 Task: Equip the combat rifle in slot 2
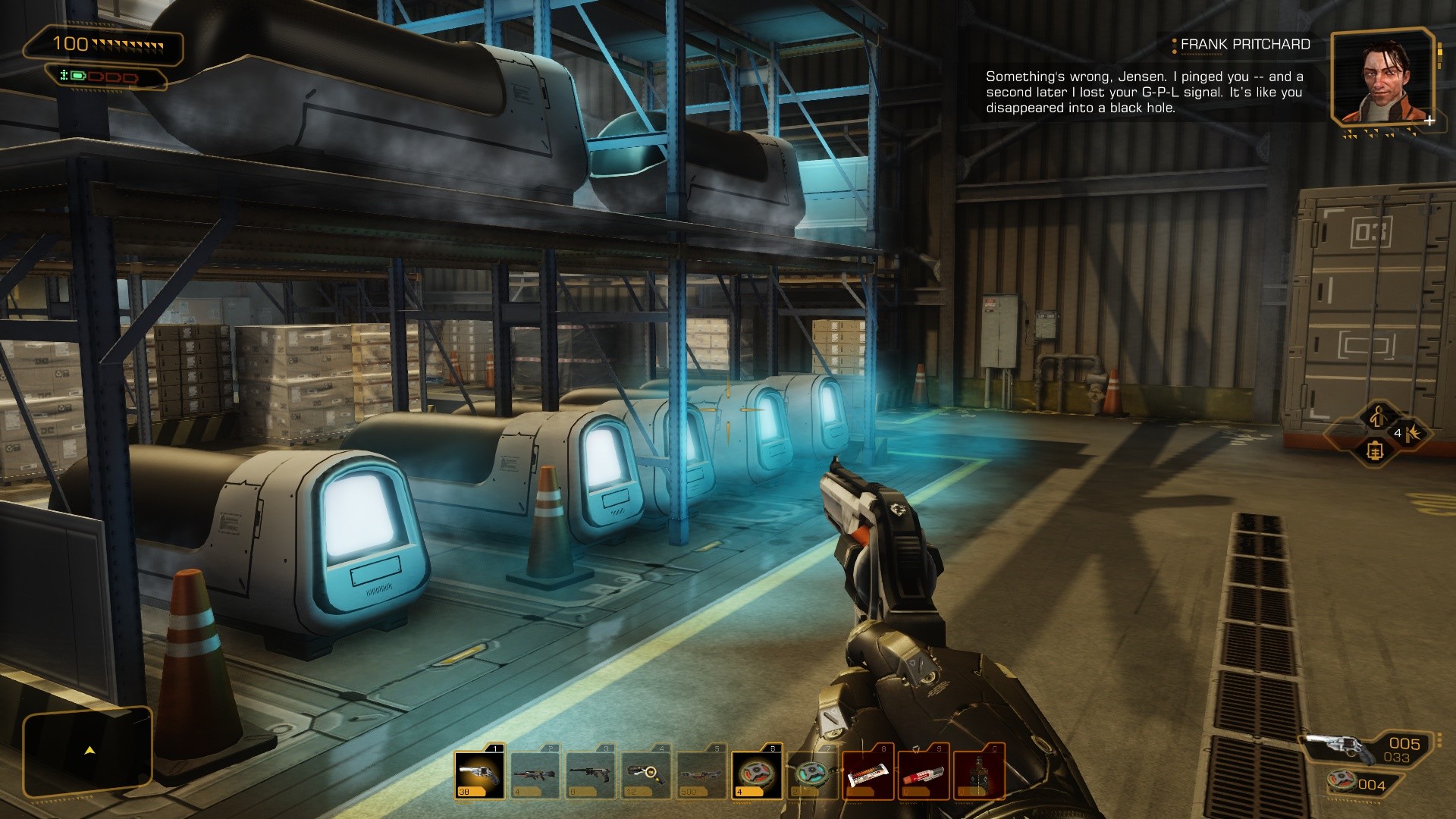coord(535,775)
